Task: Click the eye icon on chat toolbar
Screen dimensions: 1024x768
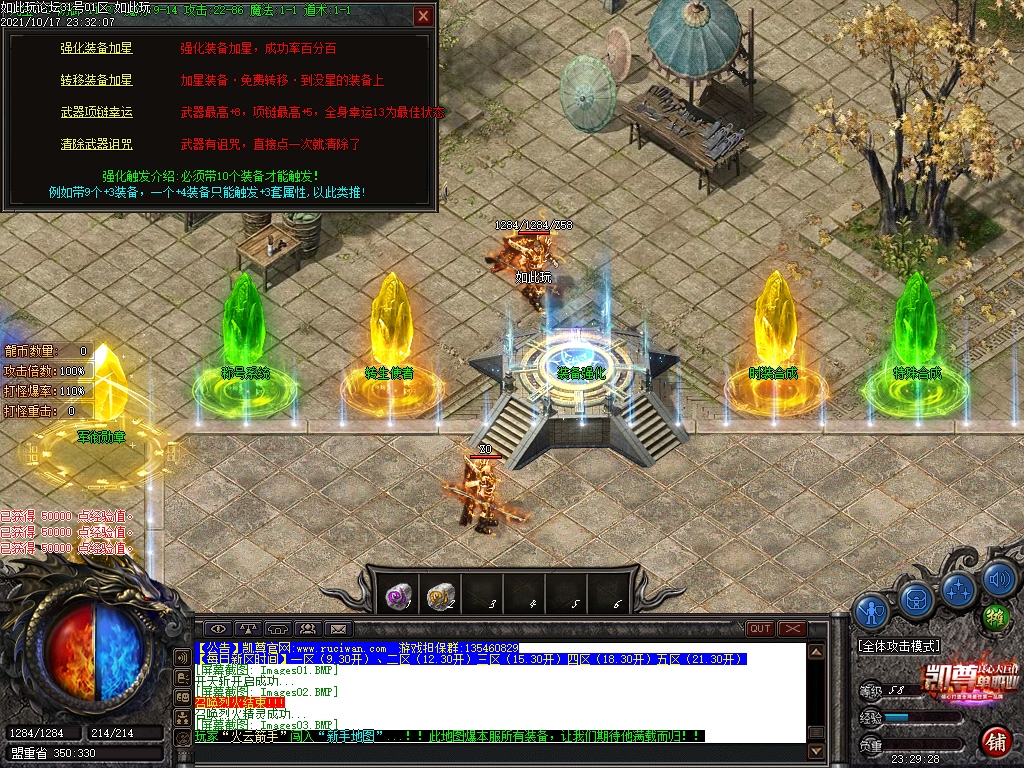Action: click(218, 628)
